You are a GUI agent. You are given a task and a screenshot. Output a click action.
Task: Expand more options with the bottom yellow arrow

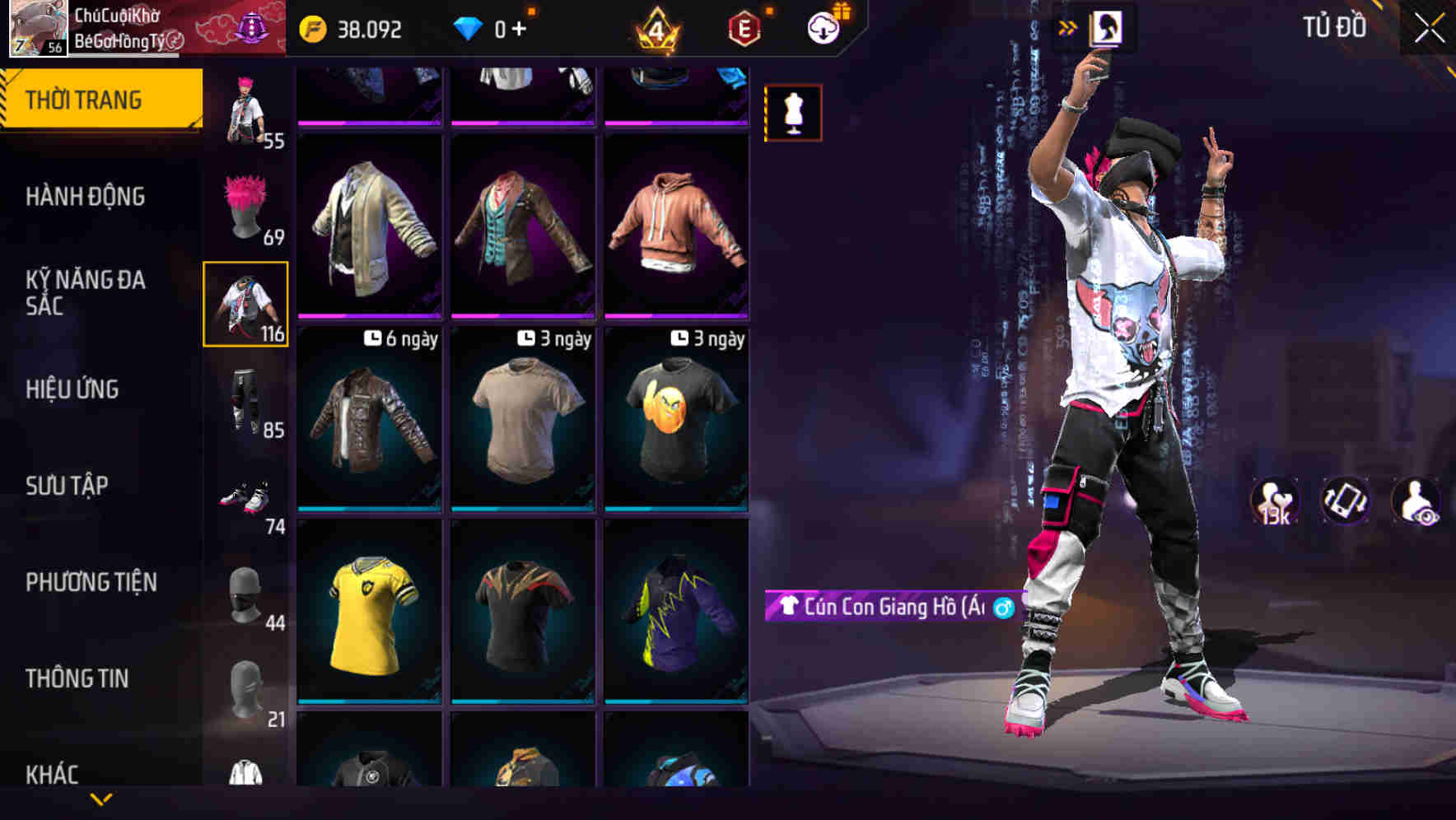pos(101,799)
